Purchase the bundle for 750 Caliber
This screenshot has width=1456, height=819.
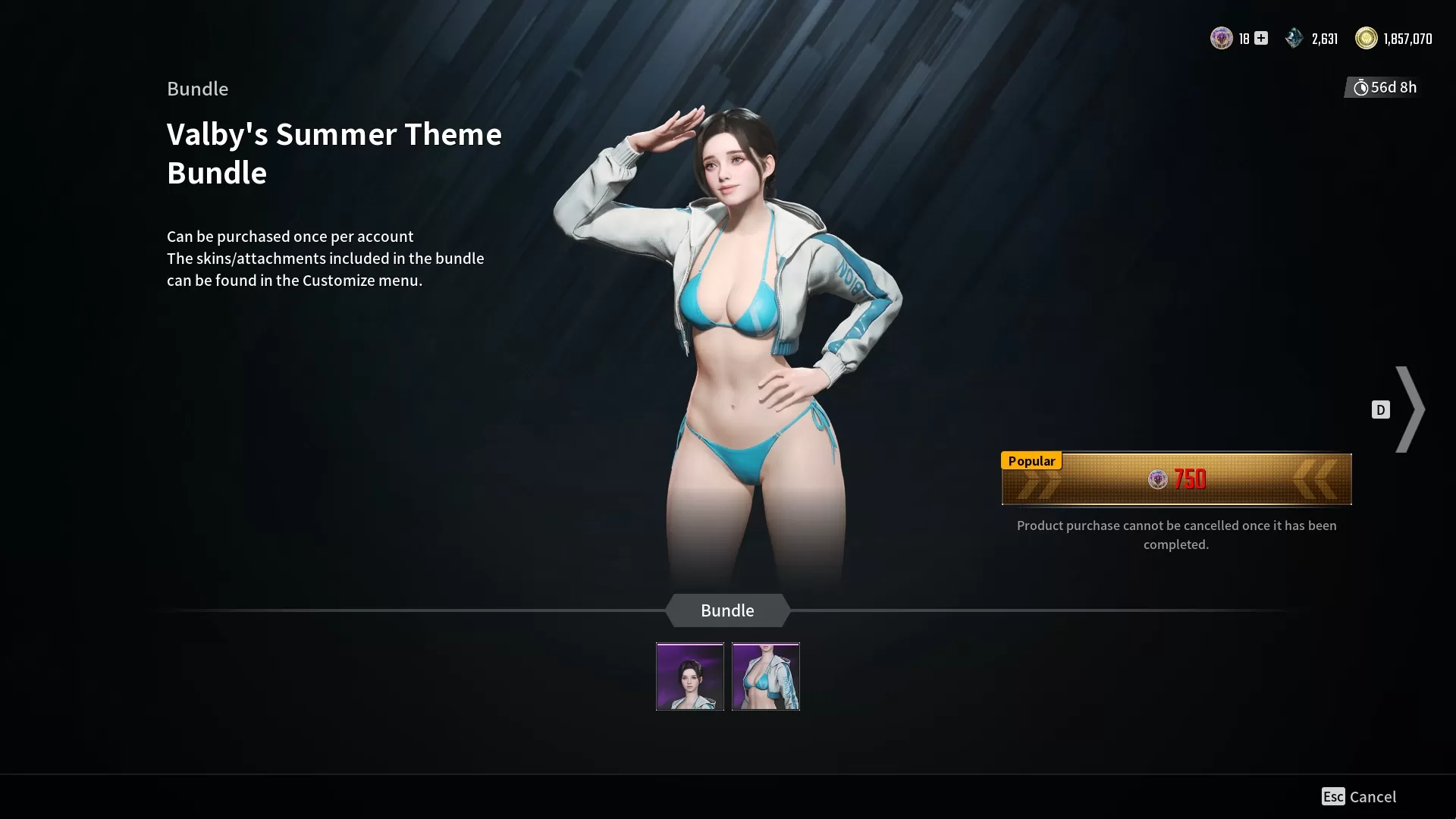1176,479
